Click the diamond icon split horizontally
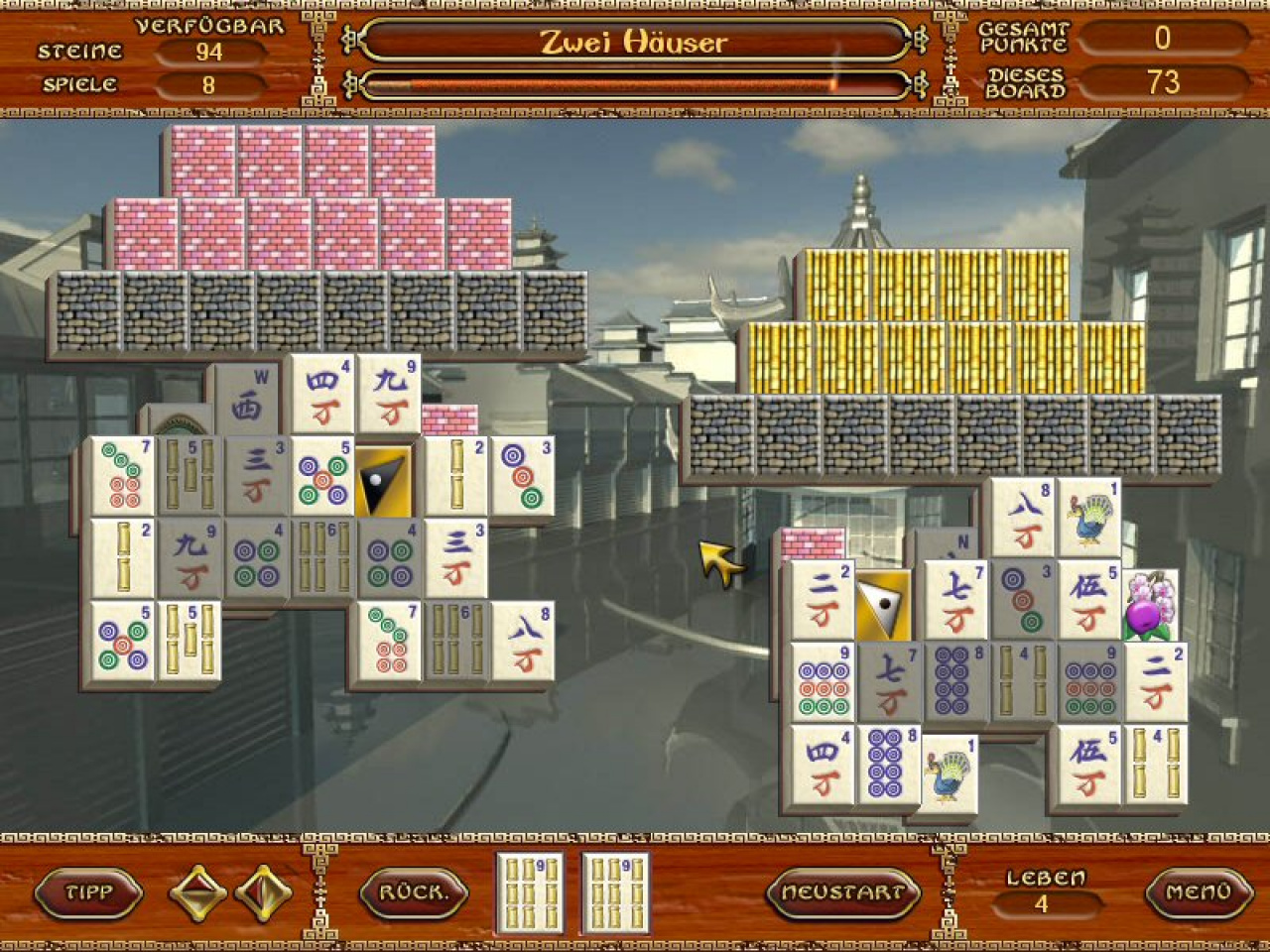The height and width of the screenshot is (952, 1270). [198, 892]
